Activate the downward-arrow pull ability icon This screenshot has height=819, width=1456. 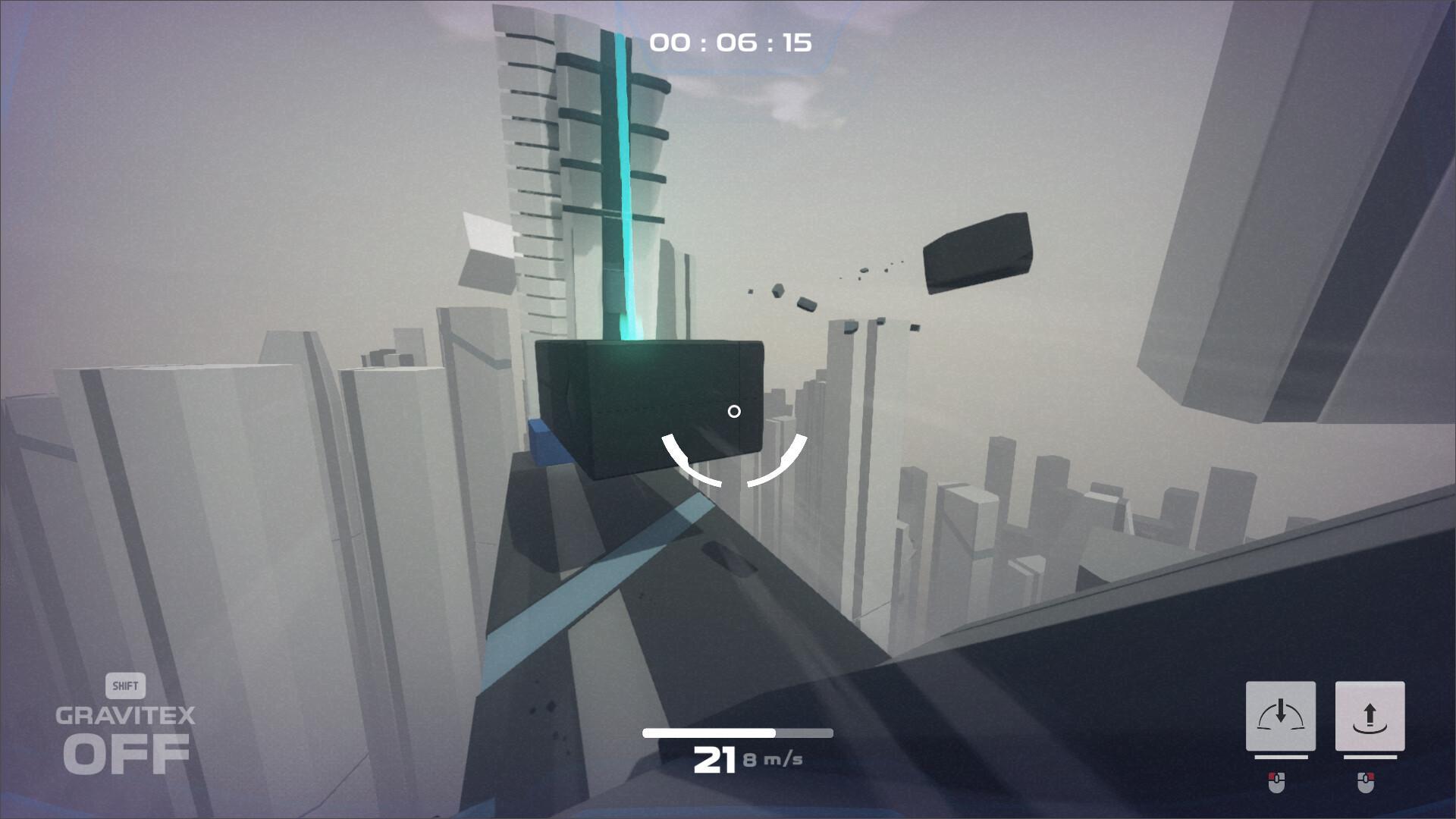pos(1280,716)
